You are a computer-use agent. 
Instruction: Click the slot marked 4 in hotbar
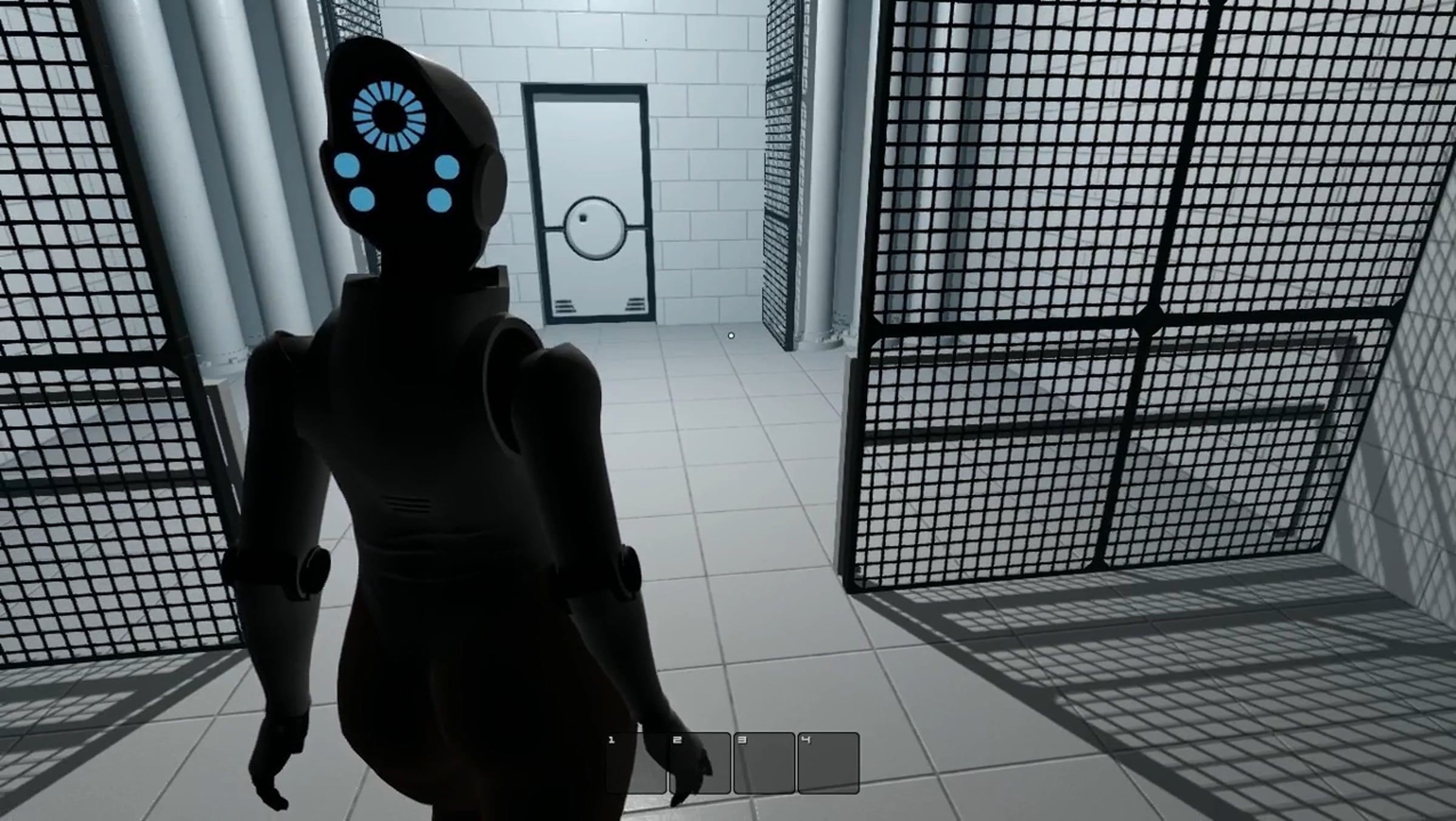(829, 763)
